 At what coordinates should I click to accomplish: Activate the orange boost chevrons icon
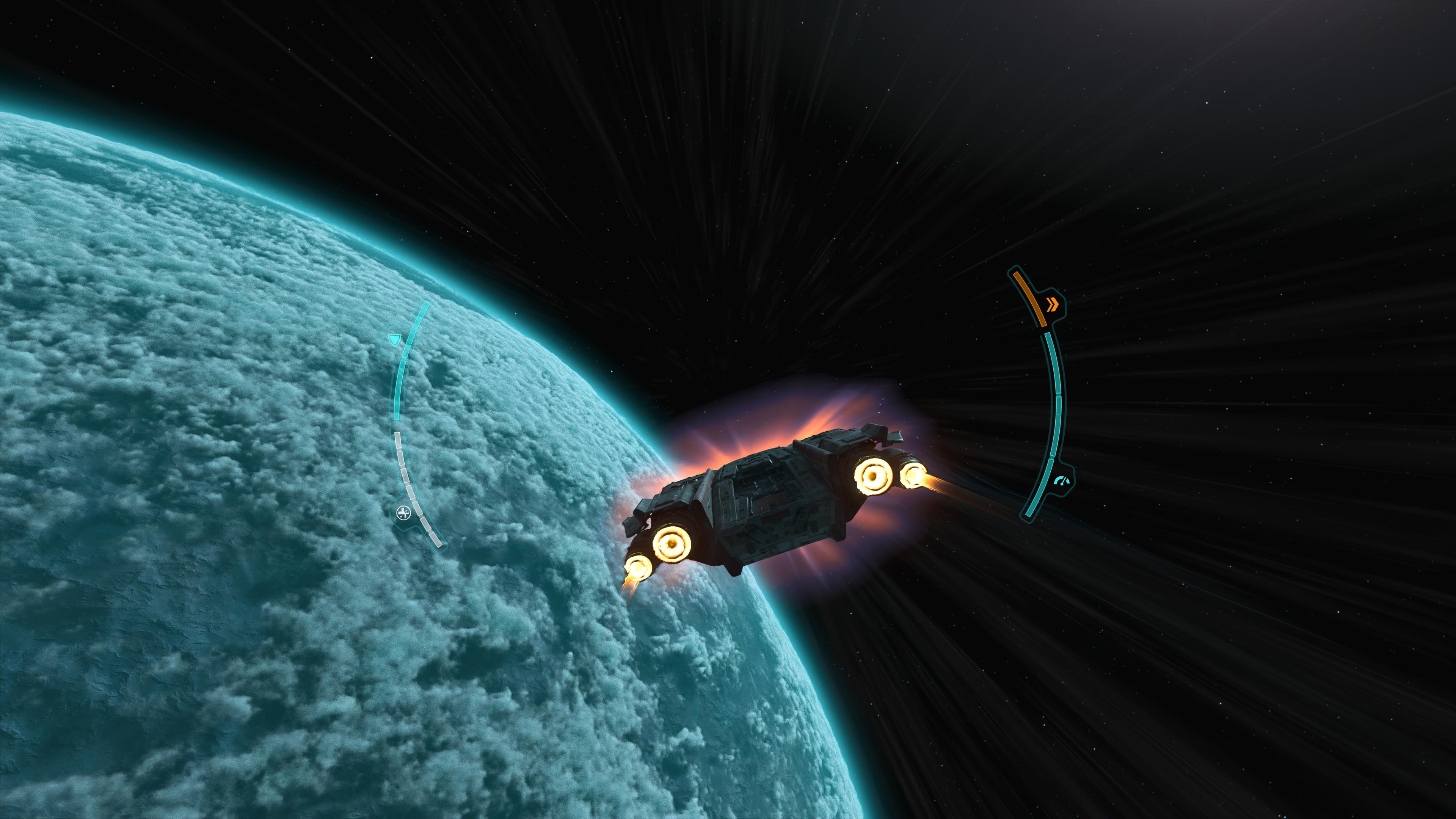tap(1051, 305)
